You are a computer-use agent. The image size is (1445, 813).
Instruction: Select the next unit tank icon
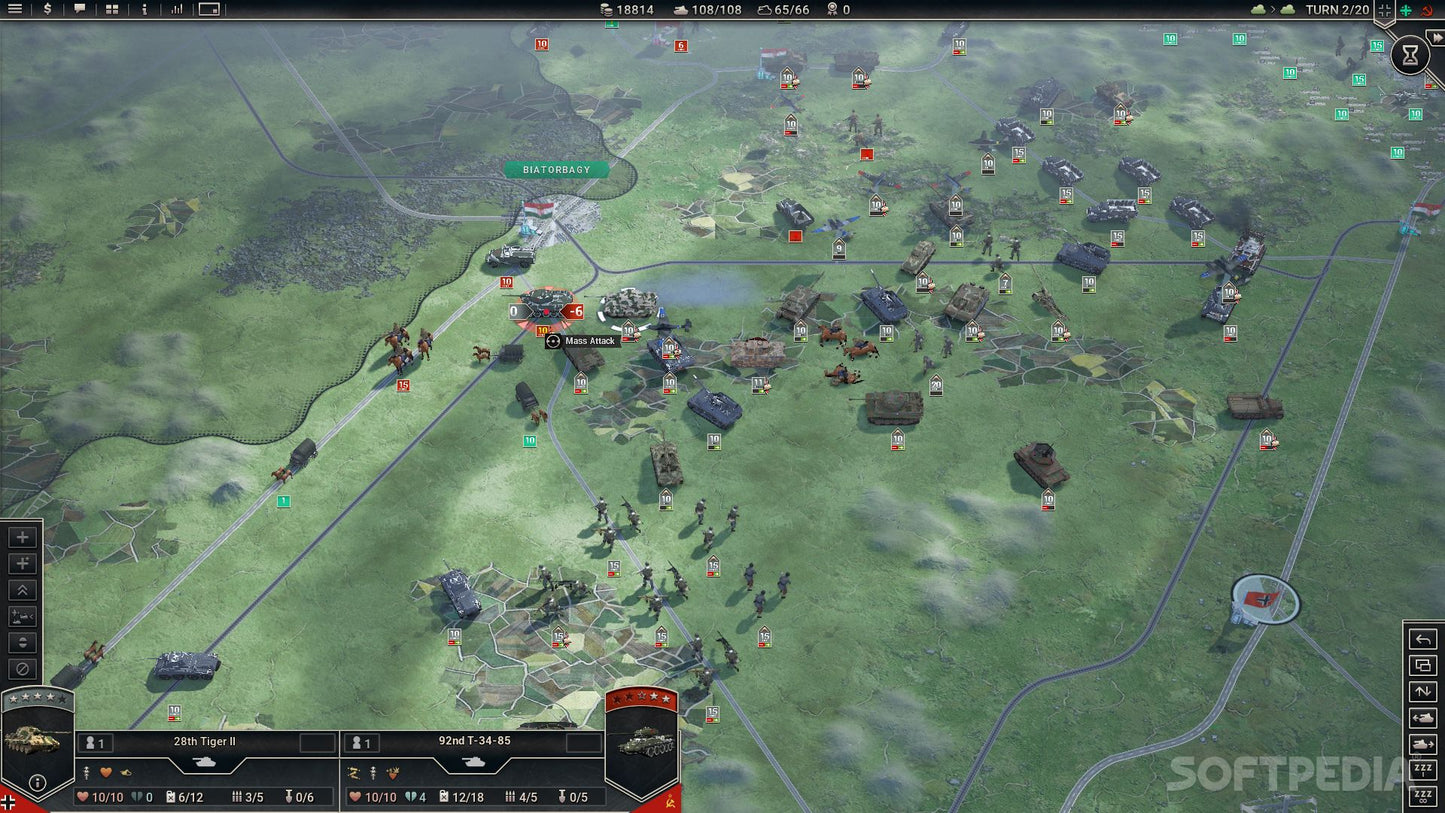point(1422,744)
